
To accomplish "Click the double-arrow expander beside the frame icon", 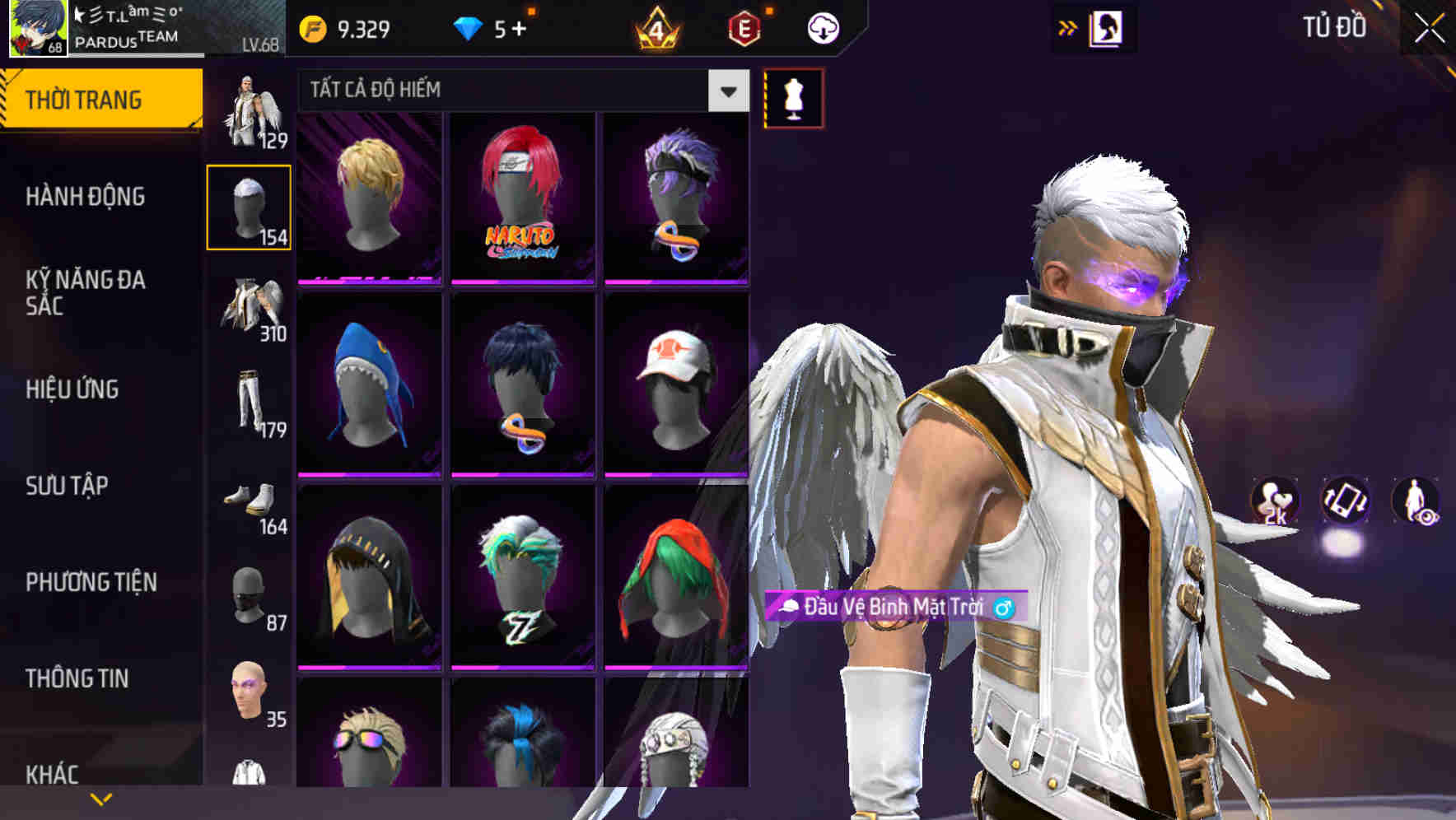I will coord(1068,27).
